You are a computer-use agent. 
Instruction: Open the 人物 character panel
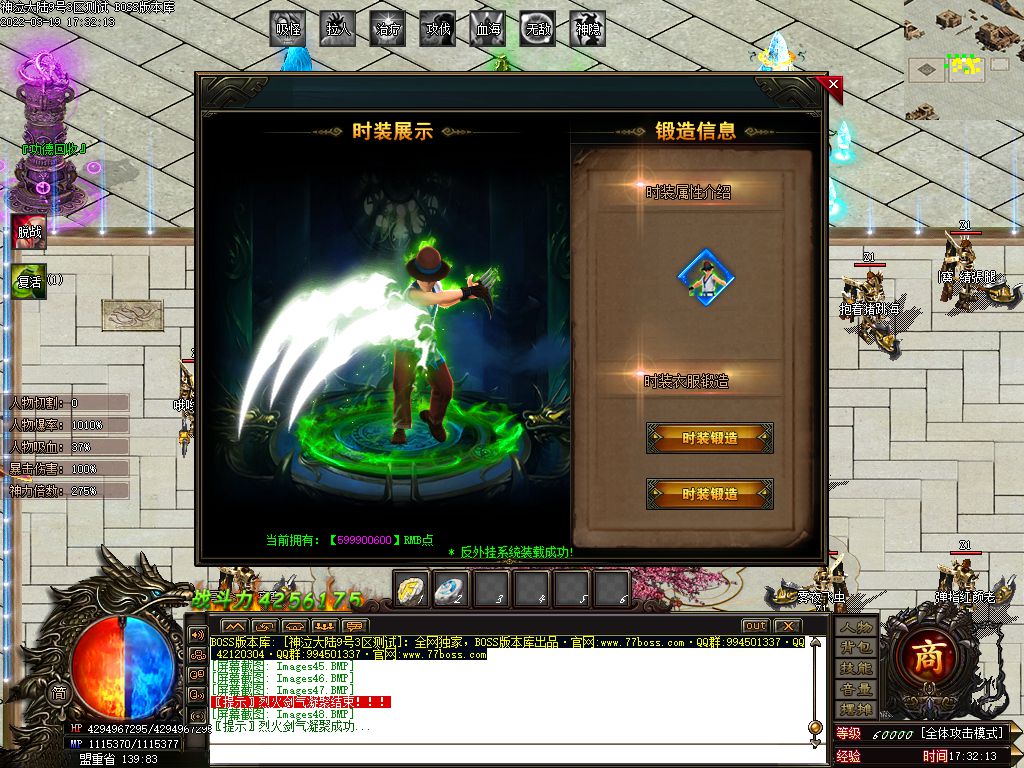tap(856, 627)
